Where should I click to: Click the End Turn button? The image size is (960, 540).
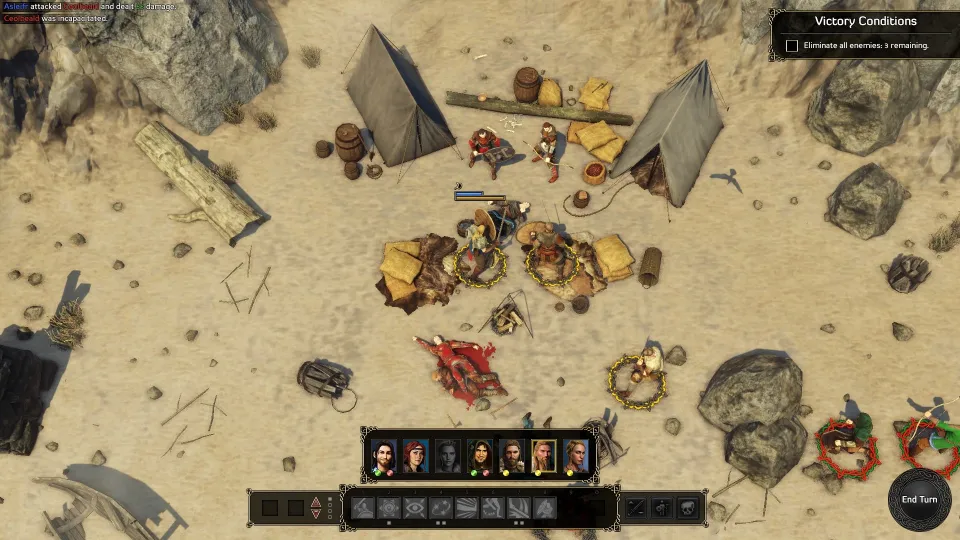[919, 499]
